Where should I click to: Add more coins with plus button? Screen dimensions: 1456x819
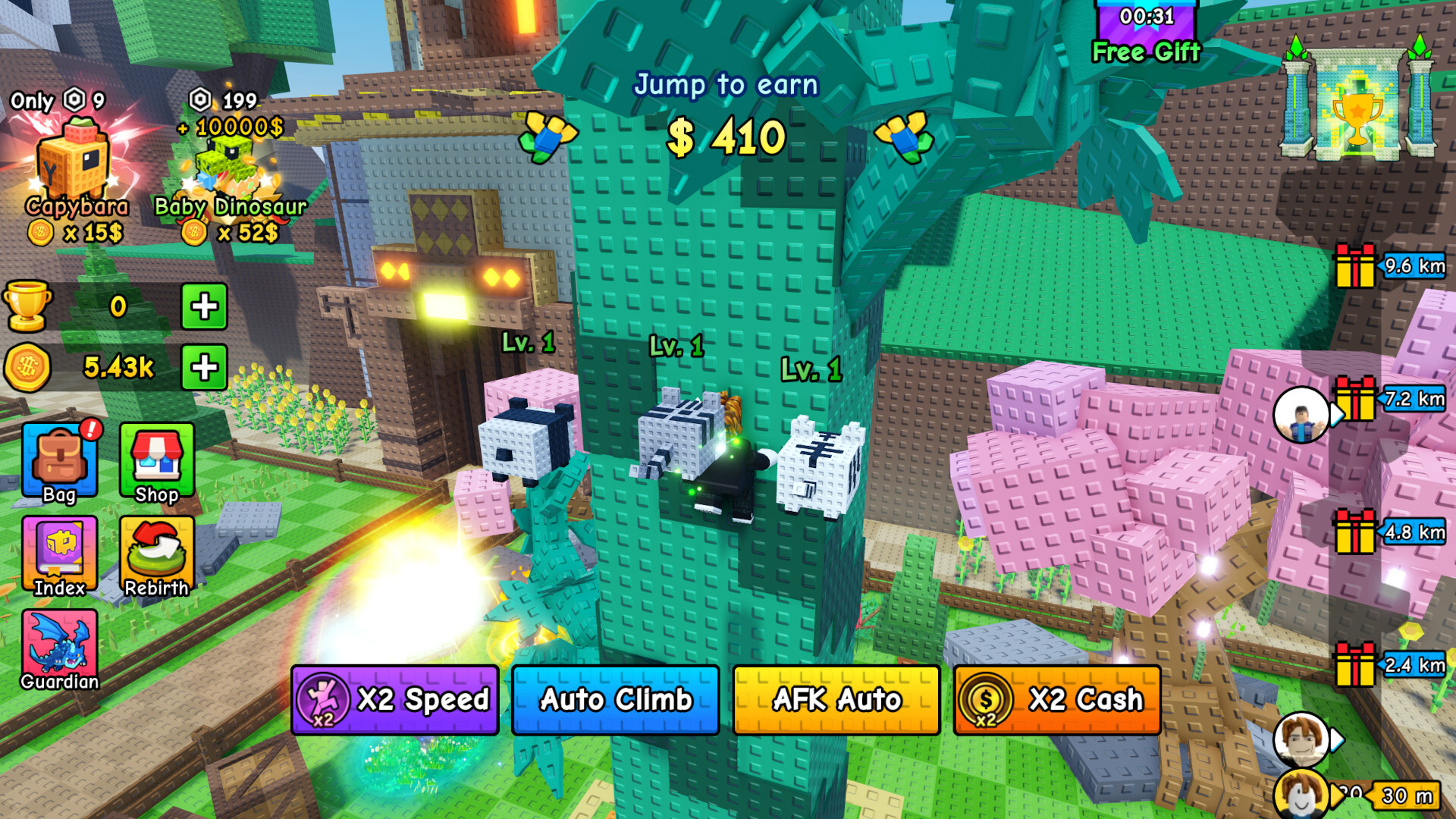coord(204,368)
